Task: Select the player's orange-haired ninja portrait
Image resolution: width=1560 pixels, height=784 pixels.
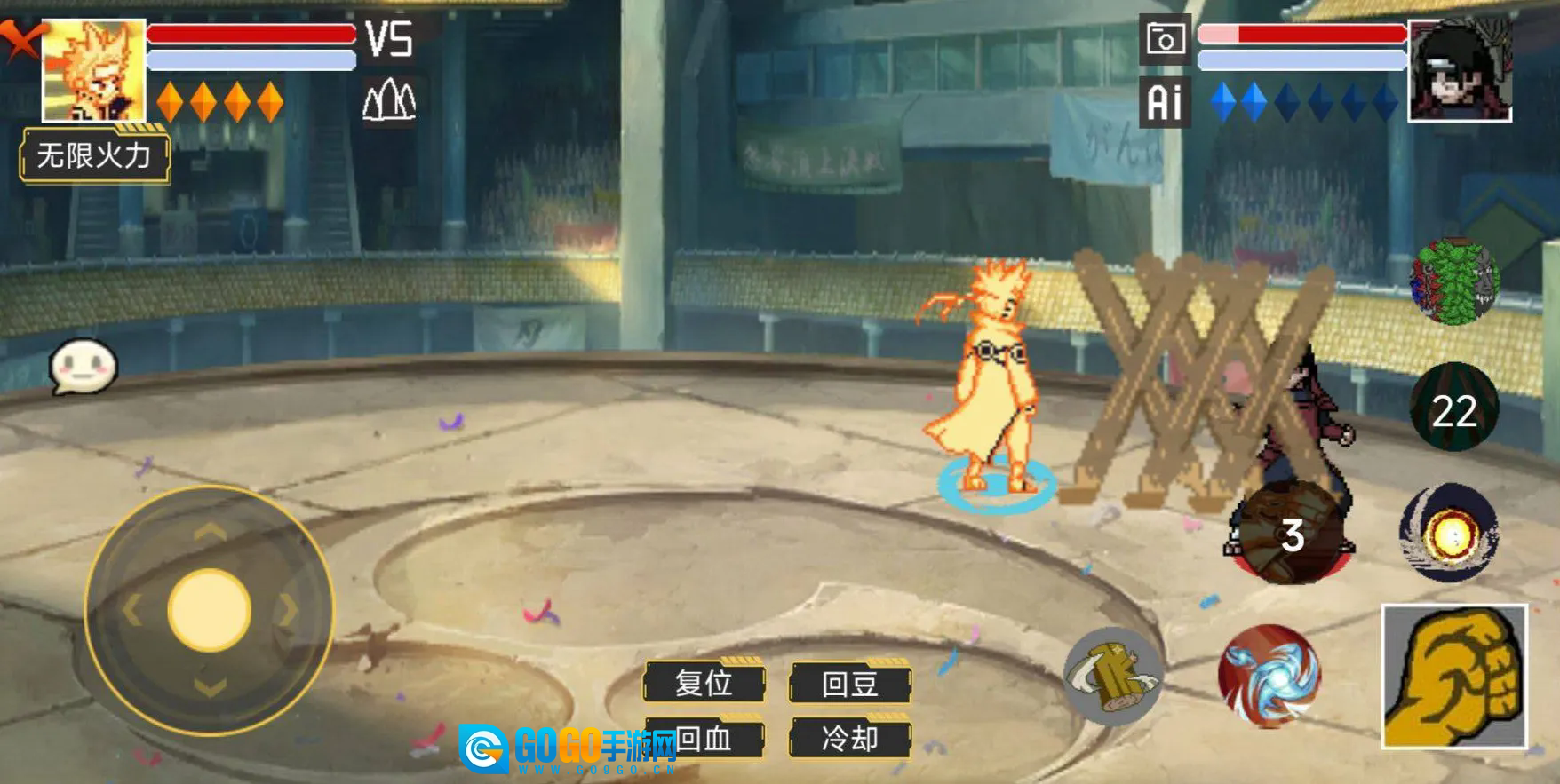Action: point(93,70)
